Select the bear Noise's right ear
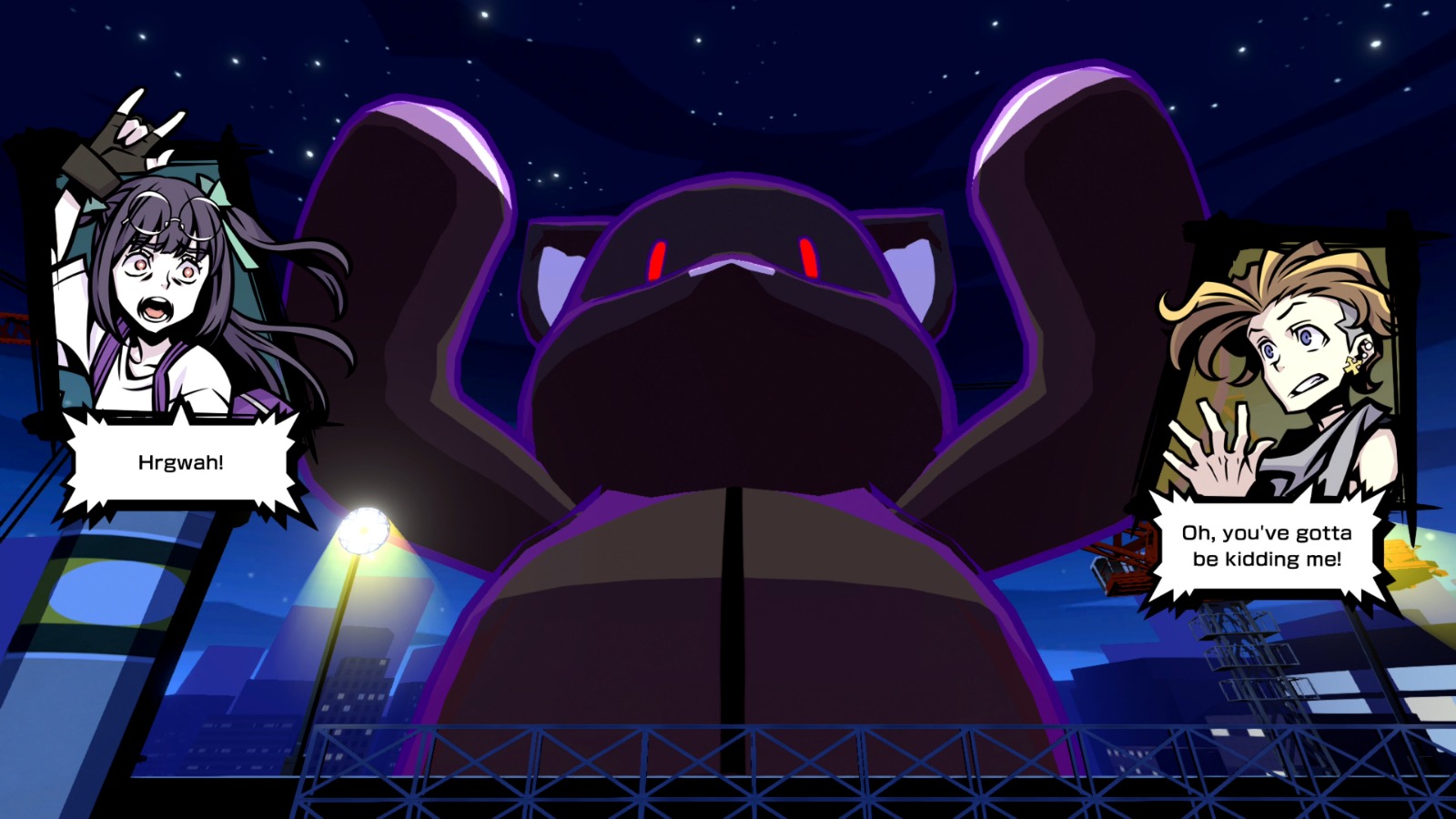Image resolution: width=1456 pixels, height=819 pixels. (x=560, y=273)
